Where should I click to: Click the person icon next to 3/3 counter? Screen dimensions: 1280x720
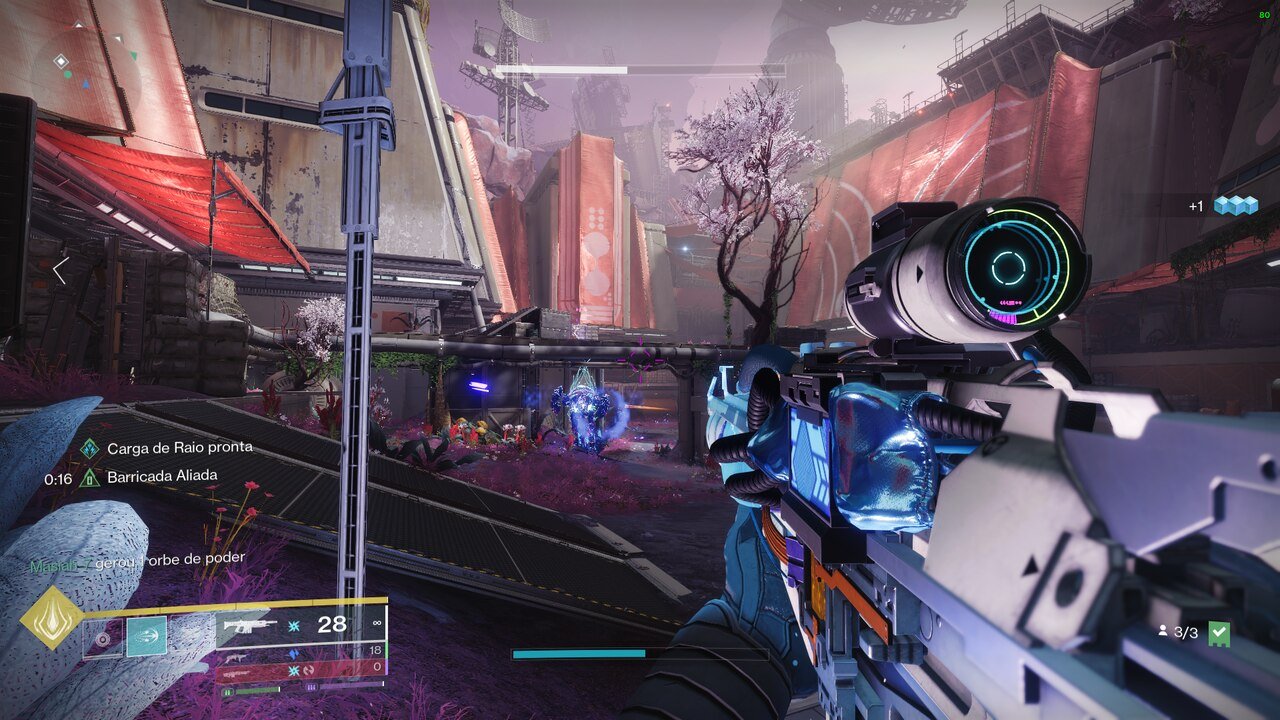pyautogui.click(x=1164, y=631)
